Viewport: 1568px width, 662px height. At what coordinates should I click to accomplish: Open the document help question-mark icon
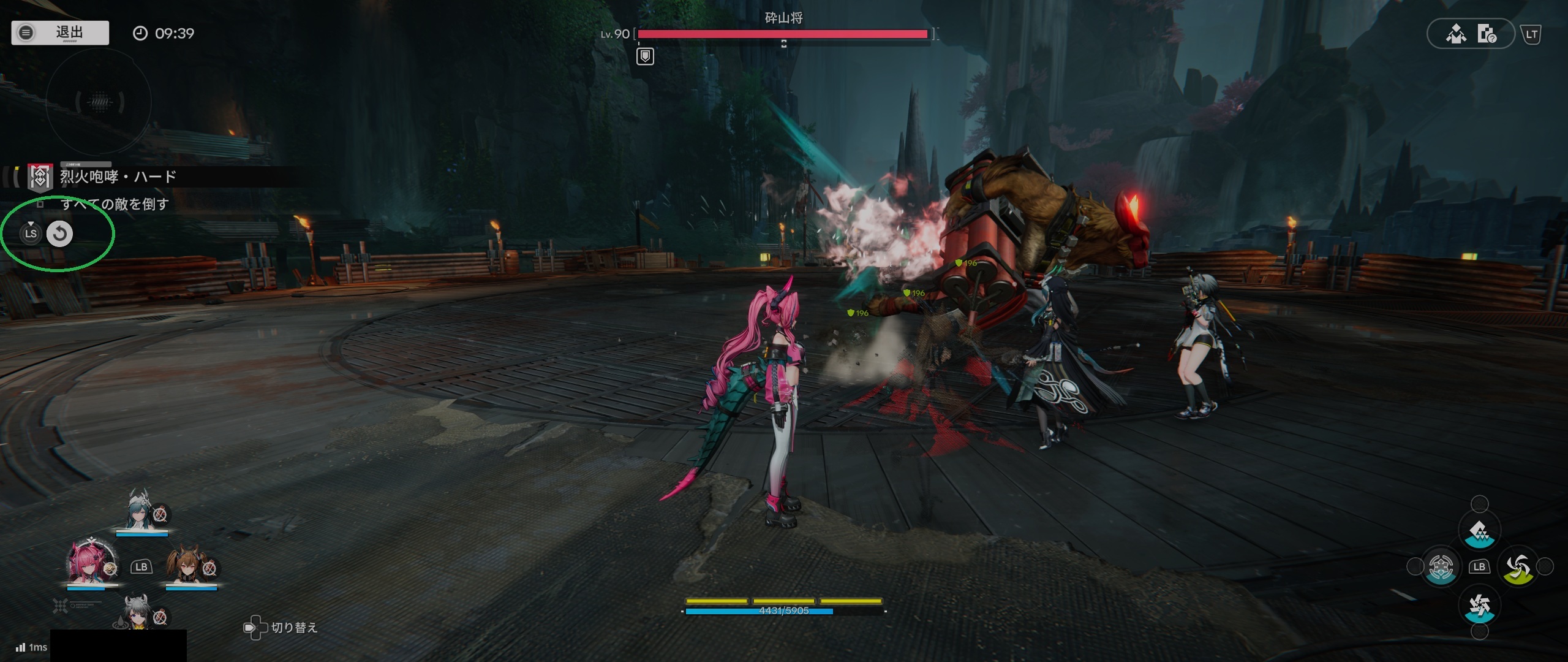(1487, 34)
